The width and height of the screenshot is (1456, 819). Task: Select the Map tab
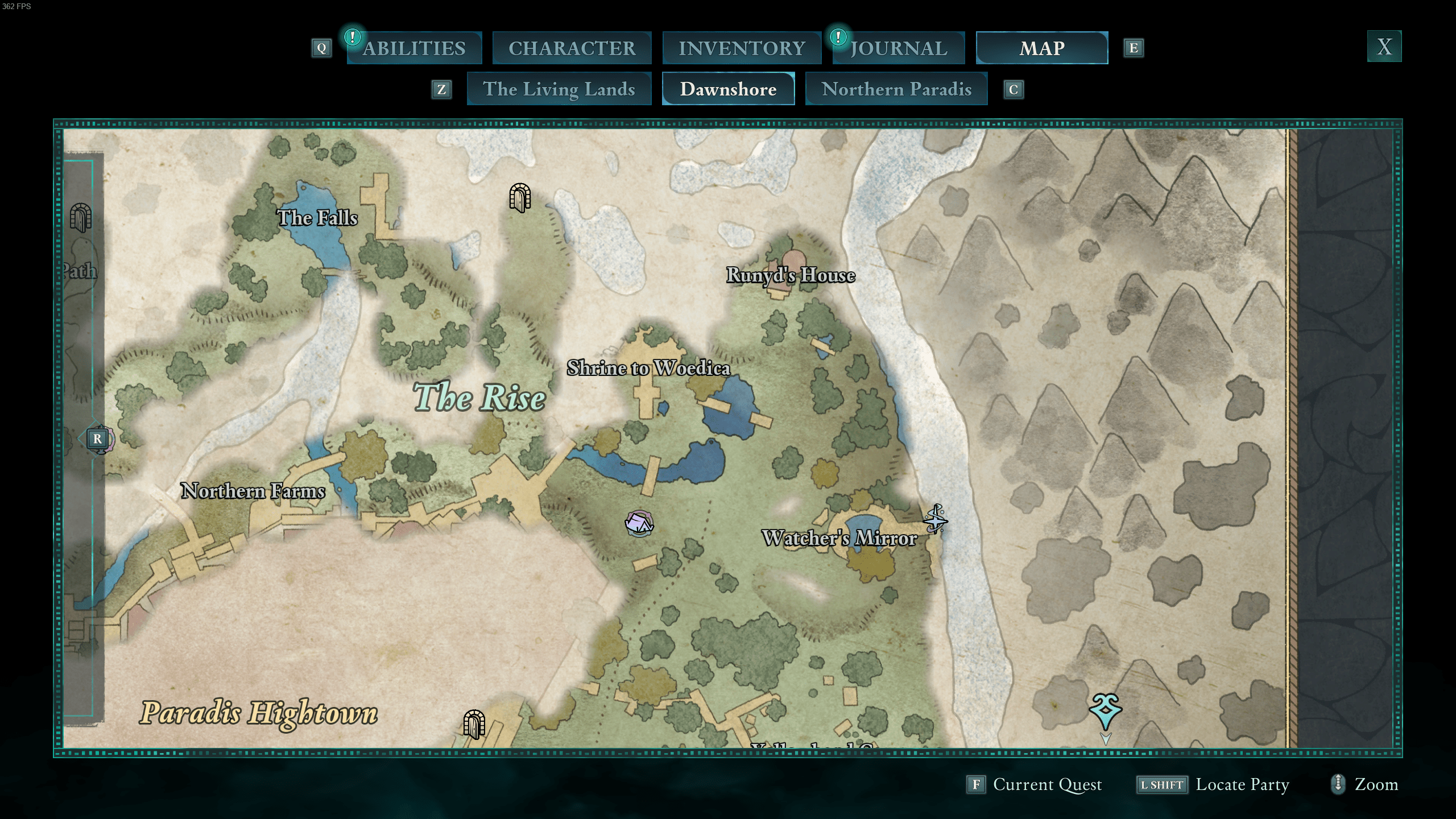[x=1041, y=48]
